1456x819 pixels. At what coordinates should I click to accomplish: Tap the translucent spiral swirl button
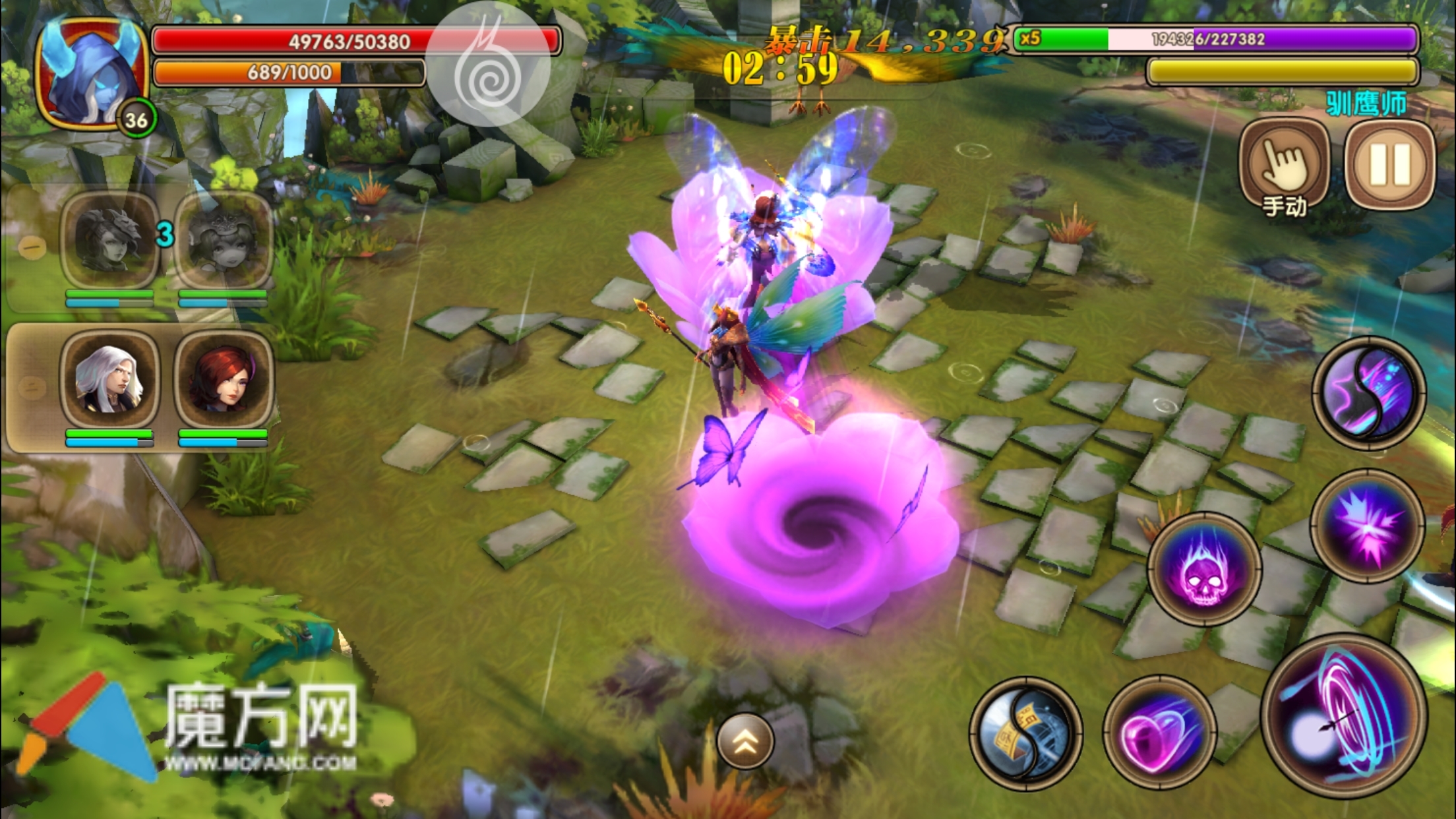489,65
